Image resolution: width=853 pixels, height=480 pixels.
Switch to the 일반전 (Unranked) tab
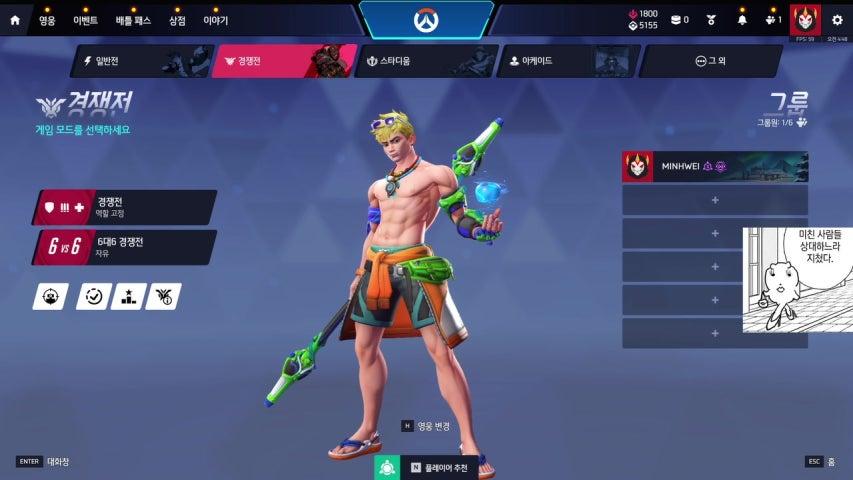coord(140,61)
